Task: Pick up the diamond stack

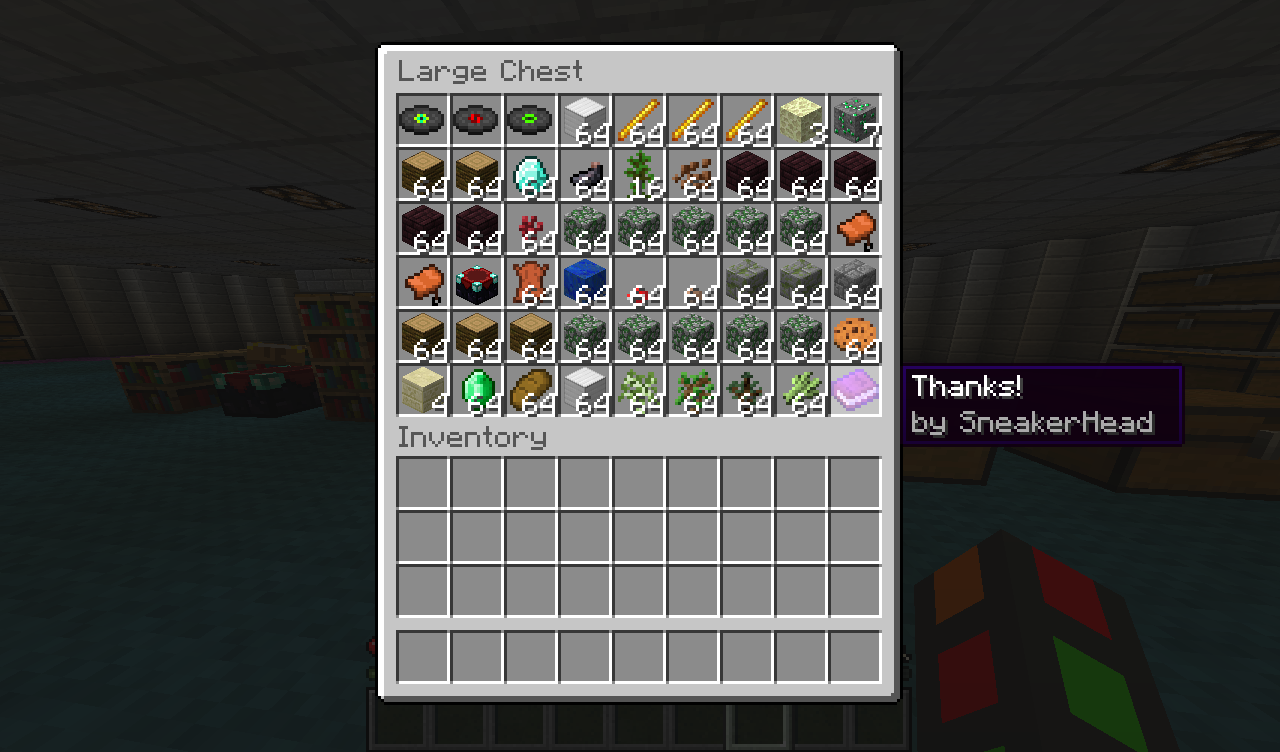Action: coord(531,174)
